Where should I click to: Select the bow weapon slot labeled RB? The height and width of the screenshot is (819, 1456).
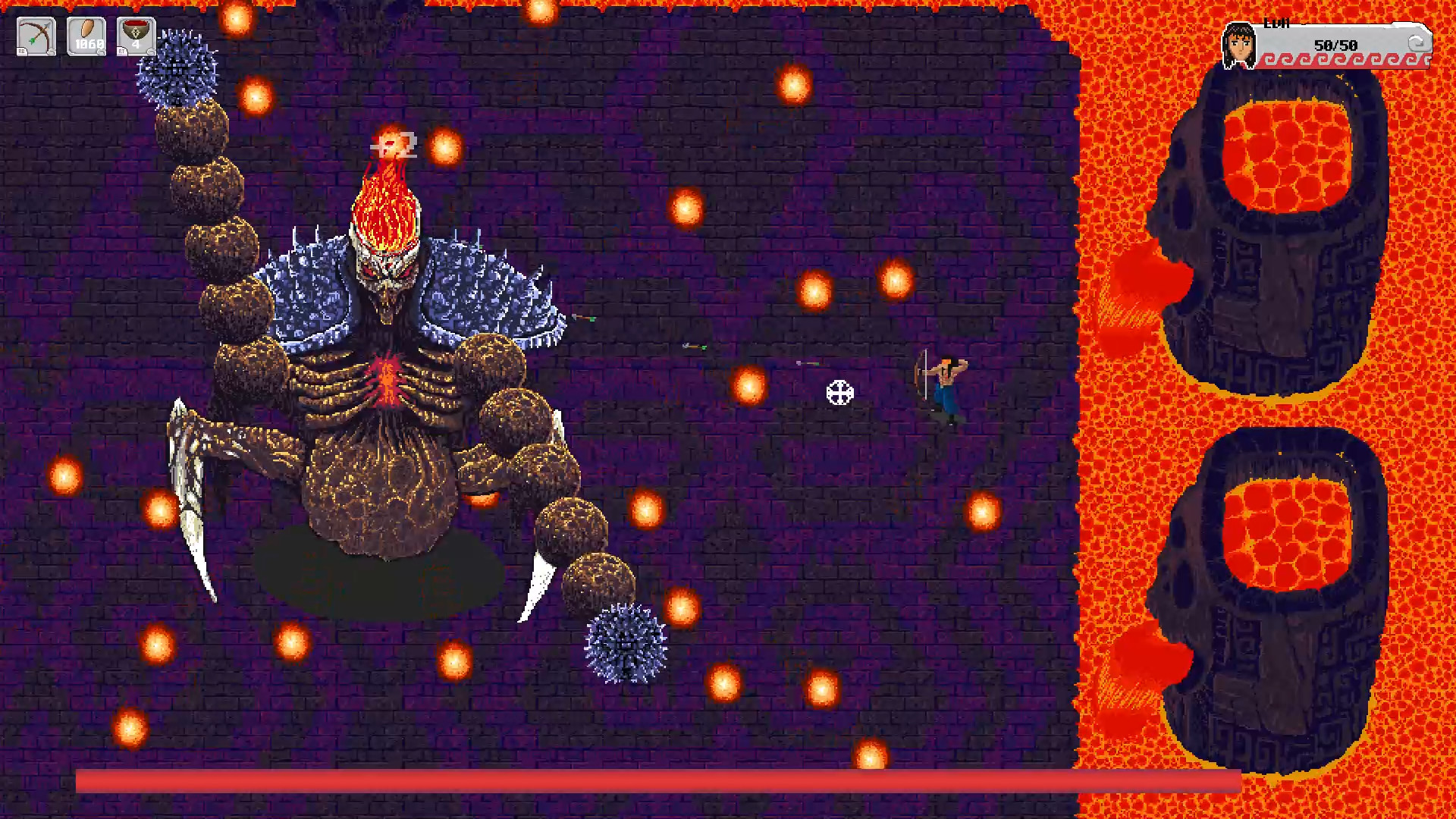click(x=36, y=35)
